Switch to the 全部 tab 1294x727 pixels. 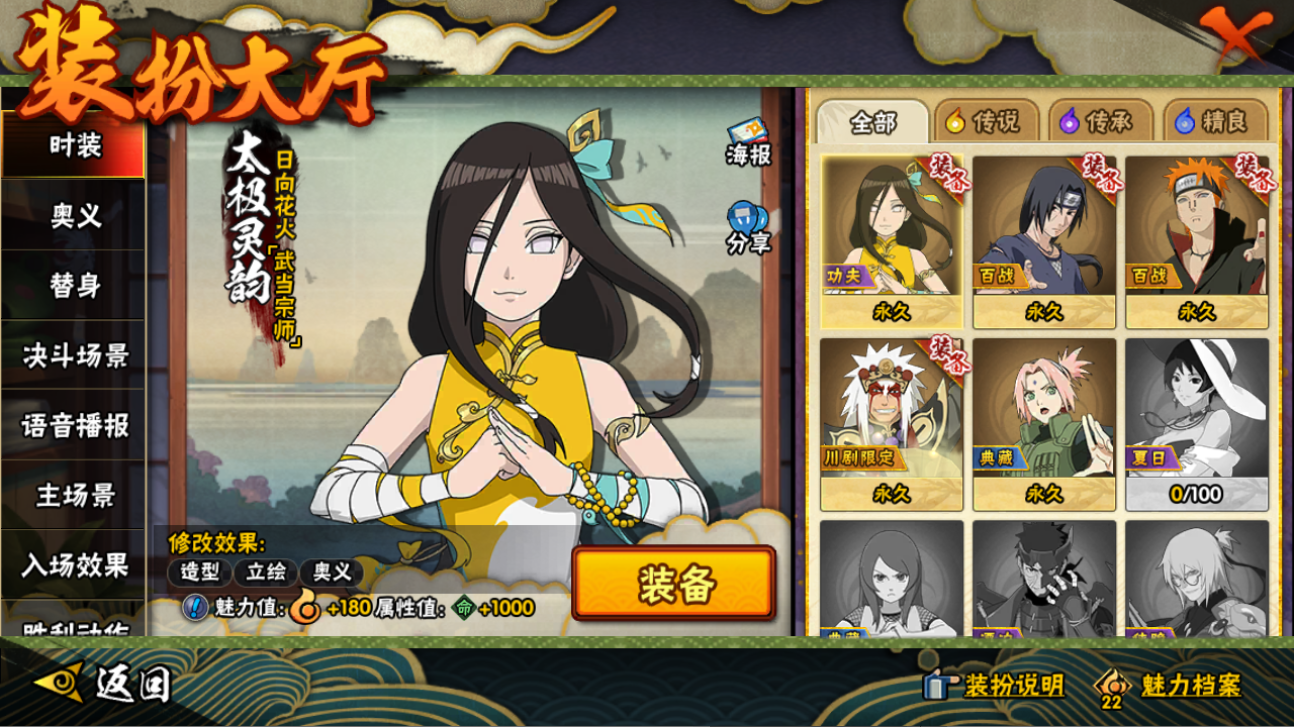click(x=873, y=122)
